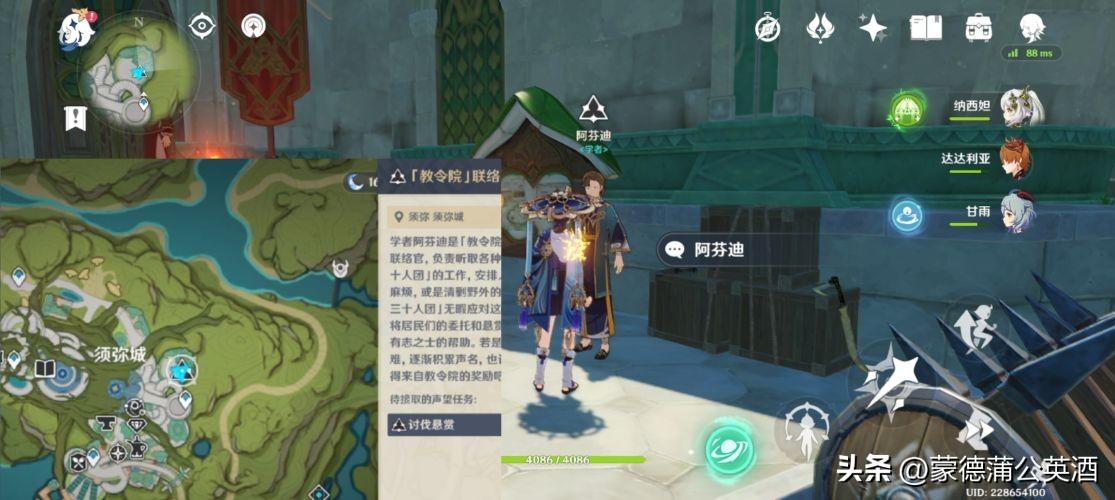Image resolution: width=1115 pixels, height=500 pixels.
Task: Talk to 阿芬迪 via dialogue prompt
Action: coord(720,250)
